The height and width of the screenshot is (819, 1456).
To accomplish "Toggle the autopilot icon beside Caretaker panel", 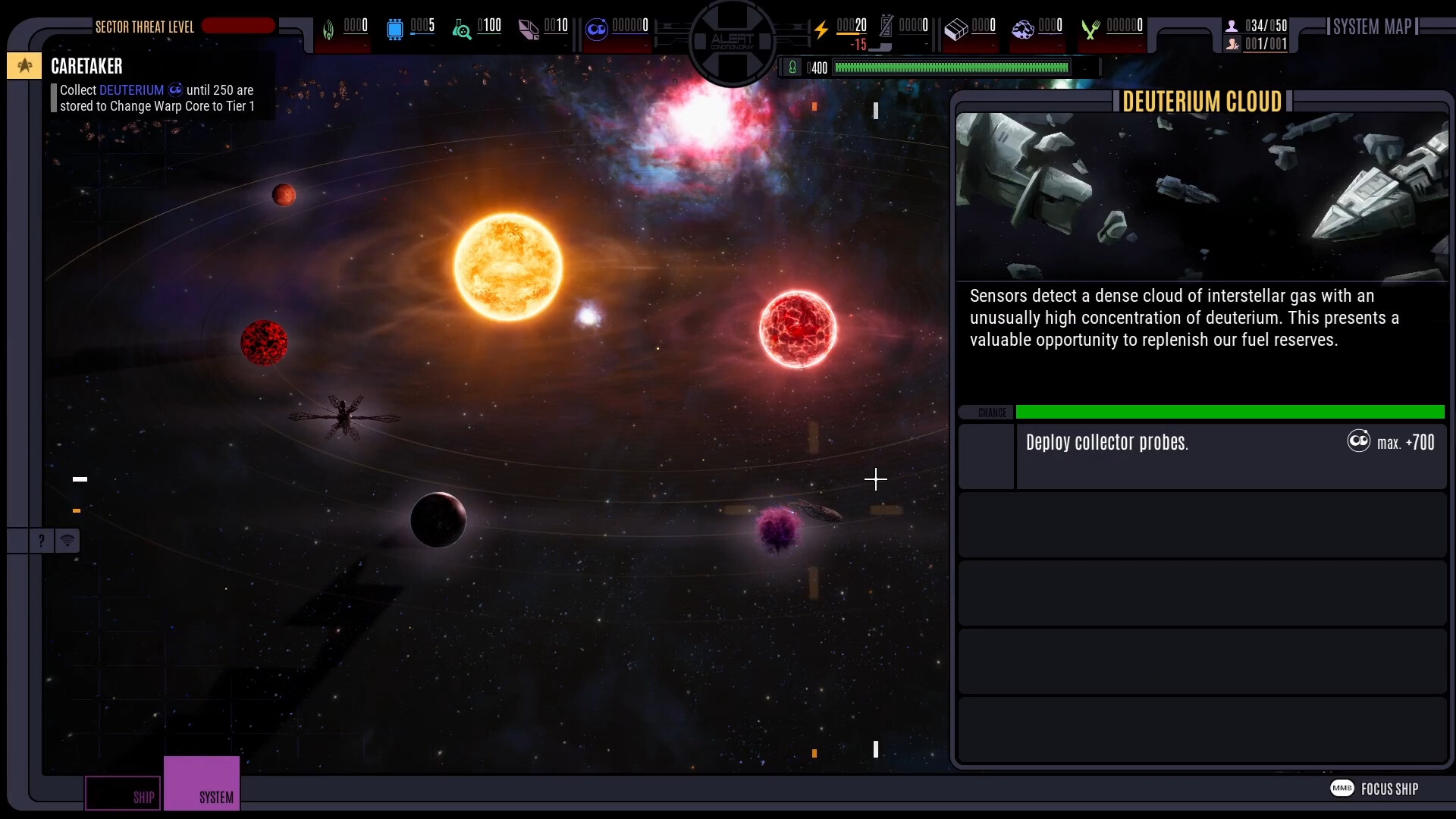I will click(24, 66).
